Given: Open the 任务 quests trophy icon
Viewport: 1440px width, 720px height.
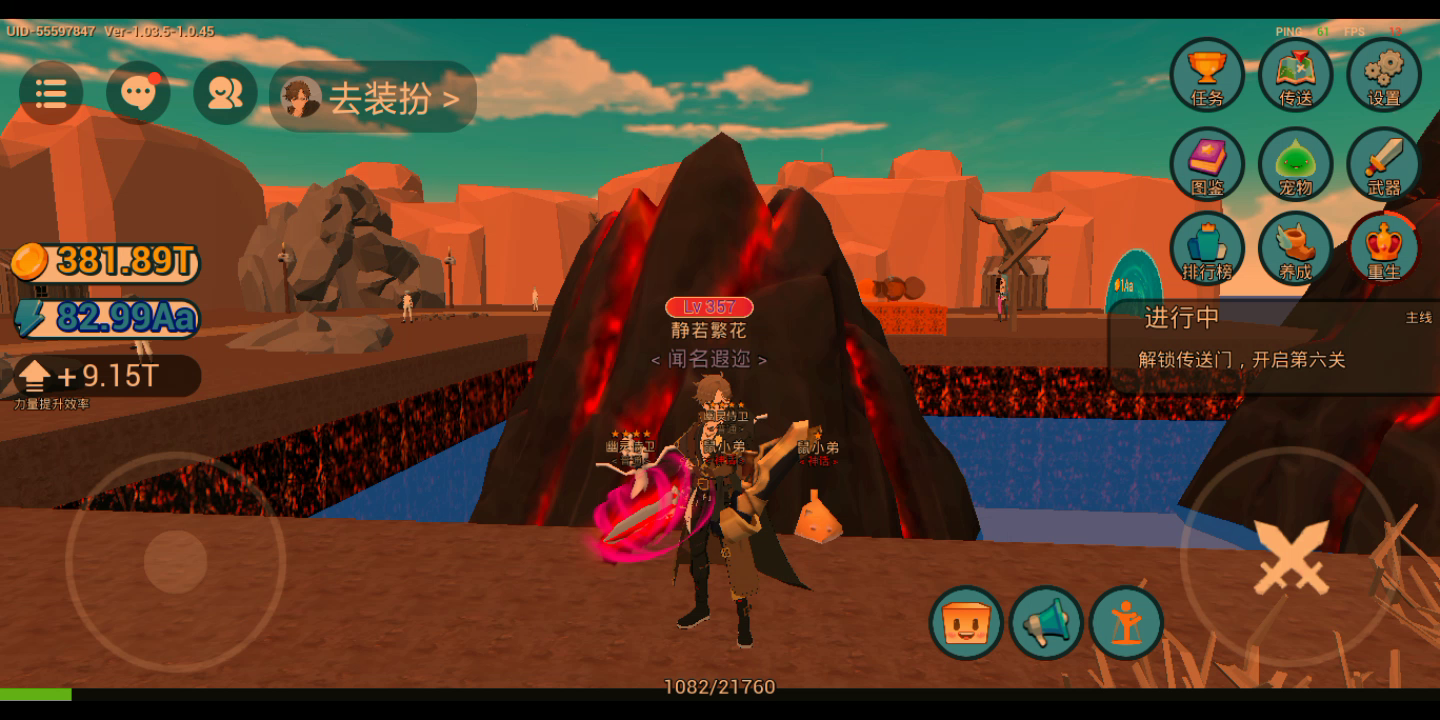Looking at the screenshot, I should [1207, 75].
